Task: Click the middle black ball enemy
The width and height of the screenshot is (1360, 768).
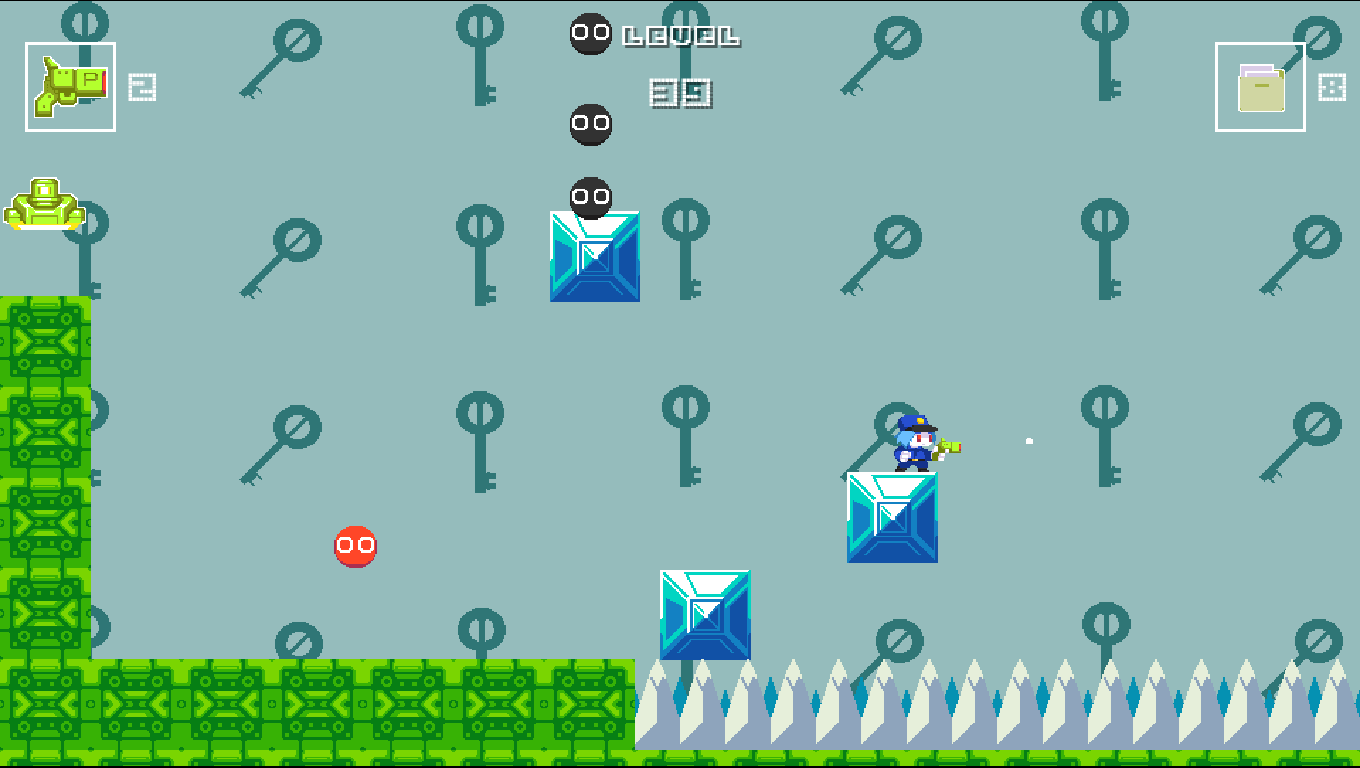Action: [589, 123]
